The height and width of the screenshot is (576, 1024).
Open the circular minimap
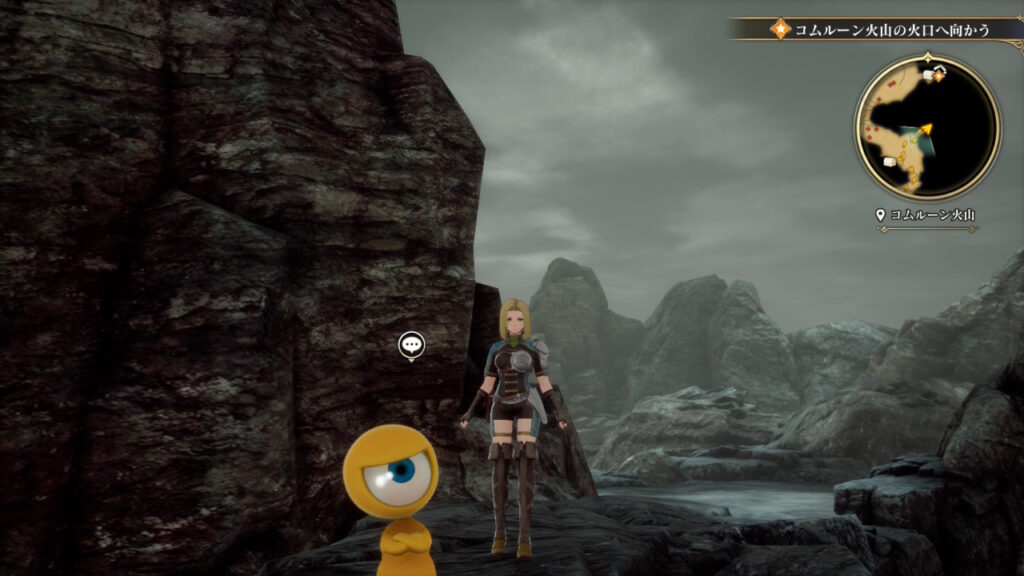coord(927,127)
